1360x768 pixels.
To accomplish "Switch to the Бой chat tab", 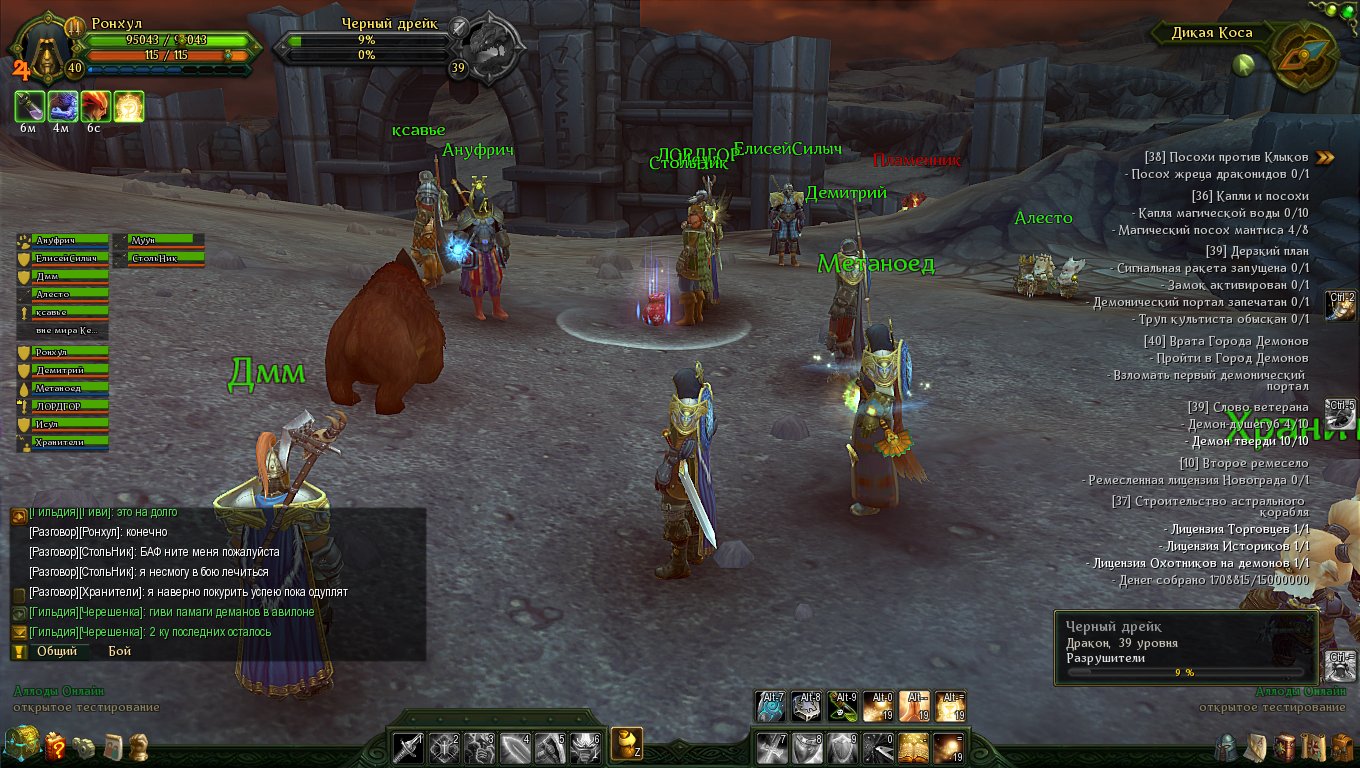I will pos(119,651).
